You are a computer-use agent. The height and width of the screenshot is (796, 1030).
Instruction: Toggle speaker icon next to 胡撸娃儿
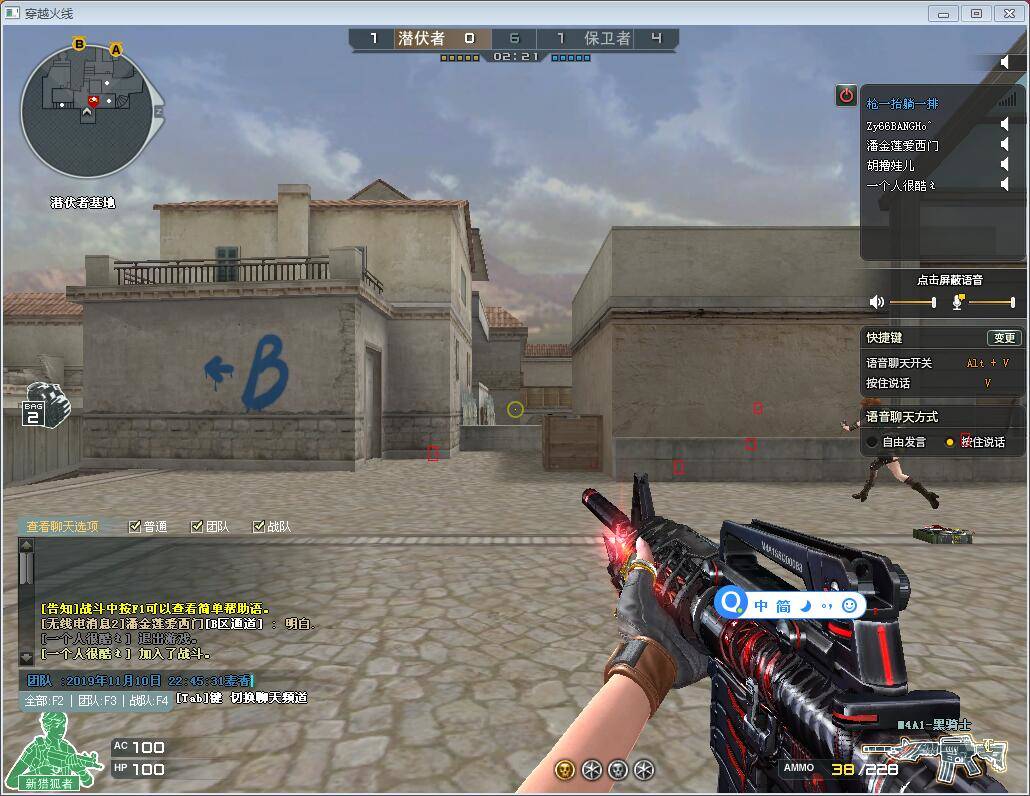(1005, 165)
